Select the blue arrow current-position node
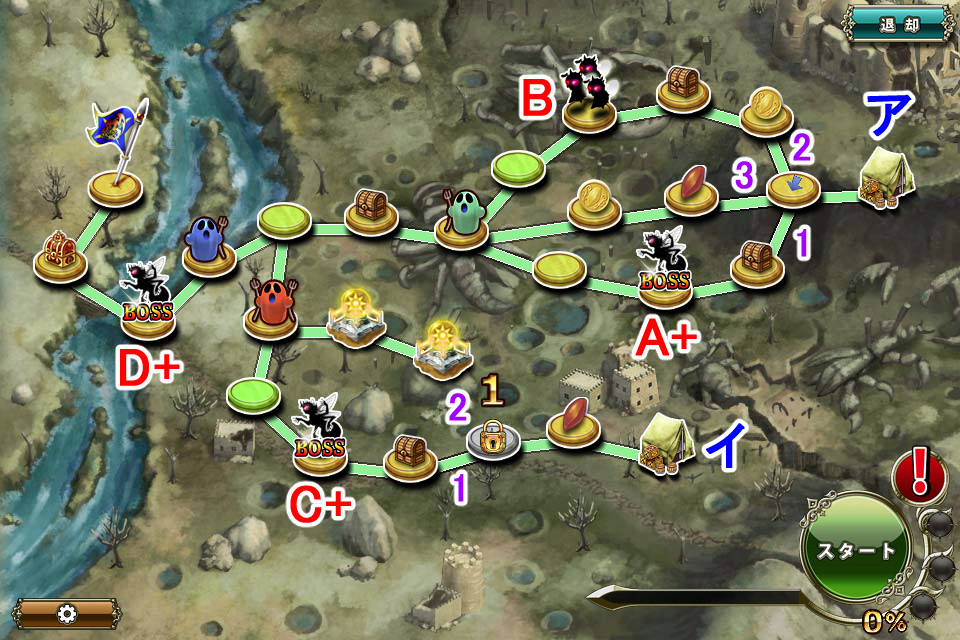960x640 pixels. [793, 186]
